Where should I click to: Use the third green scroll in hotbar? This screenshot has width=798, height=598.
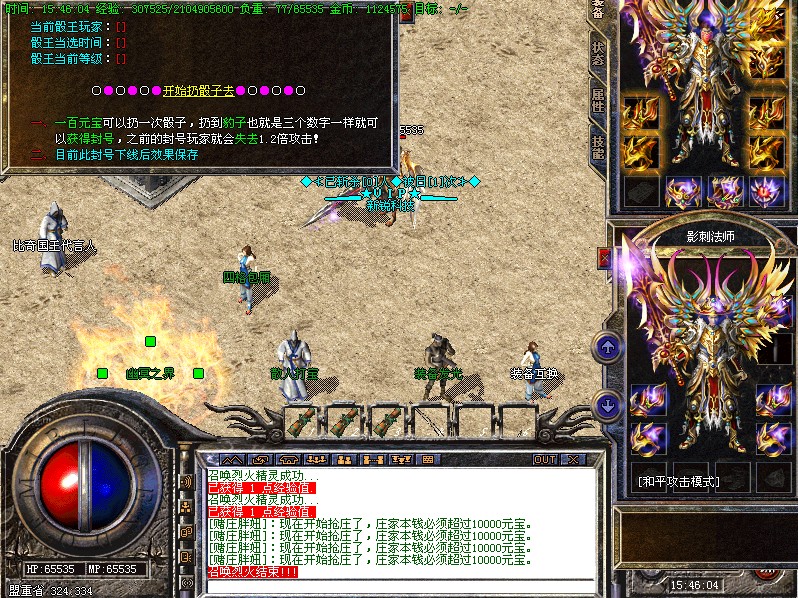[386, 422]
